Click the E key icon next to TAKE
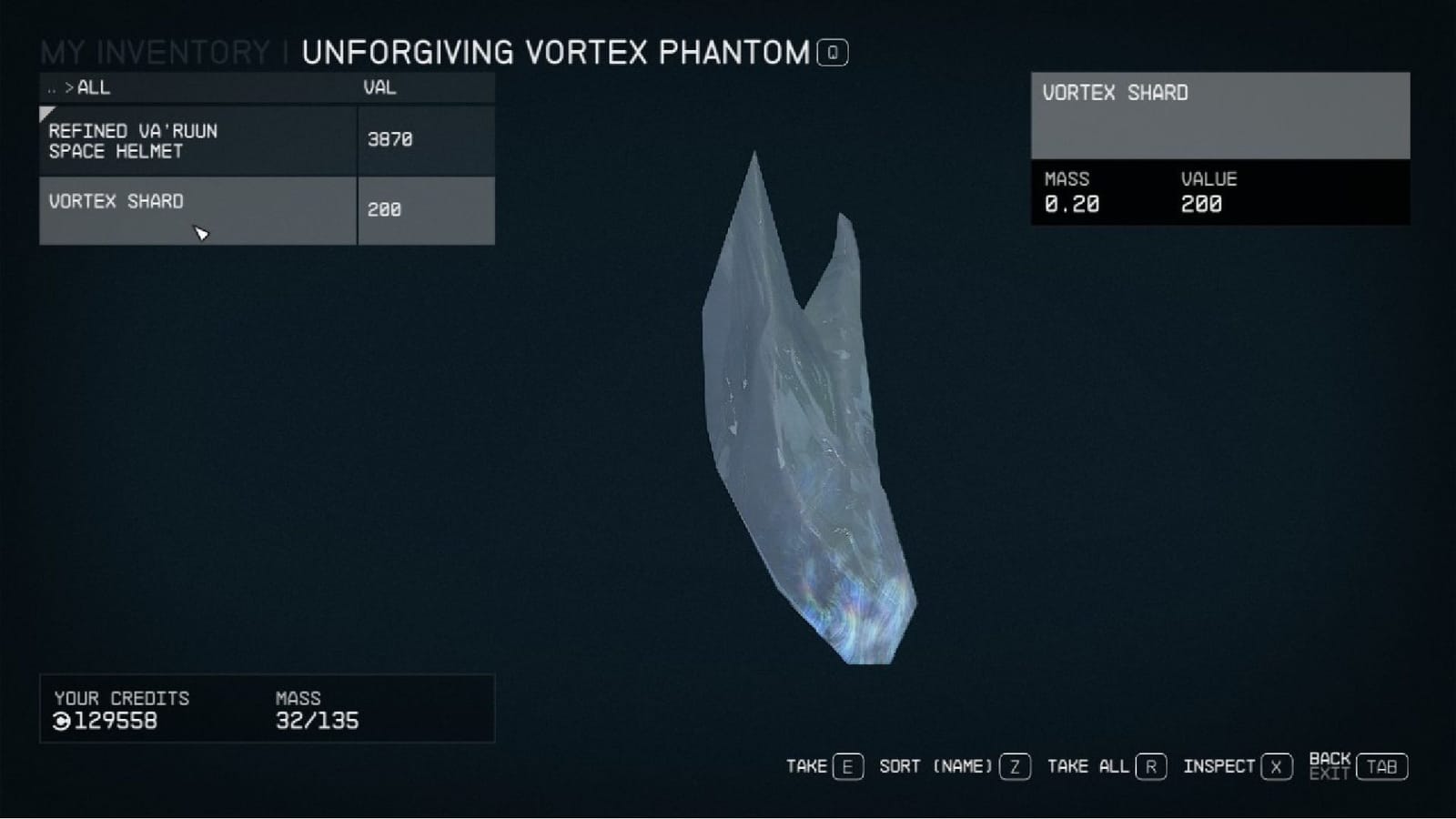 click(x=847, y=766)
